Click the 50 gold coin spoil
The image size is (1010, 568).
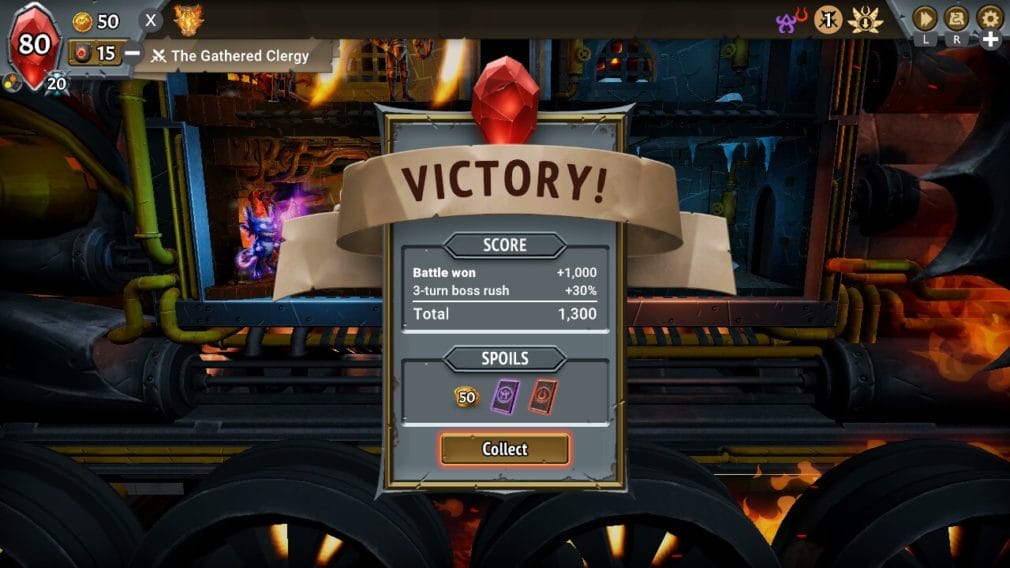467,396
